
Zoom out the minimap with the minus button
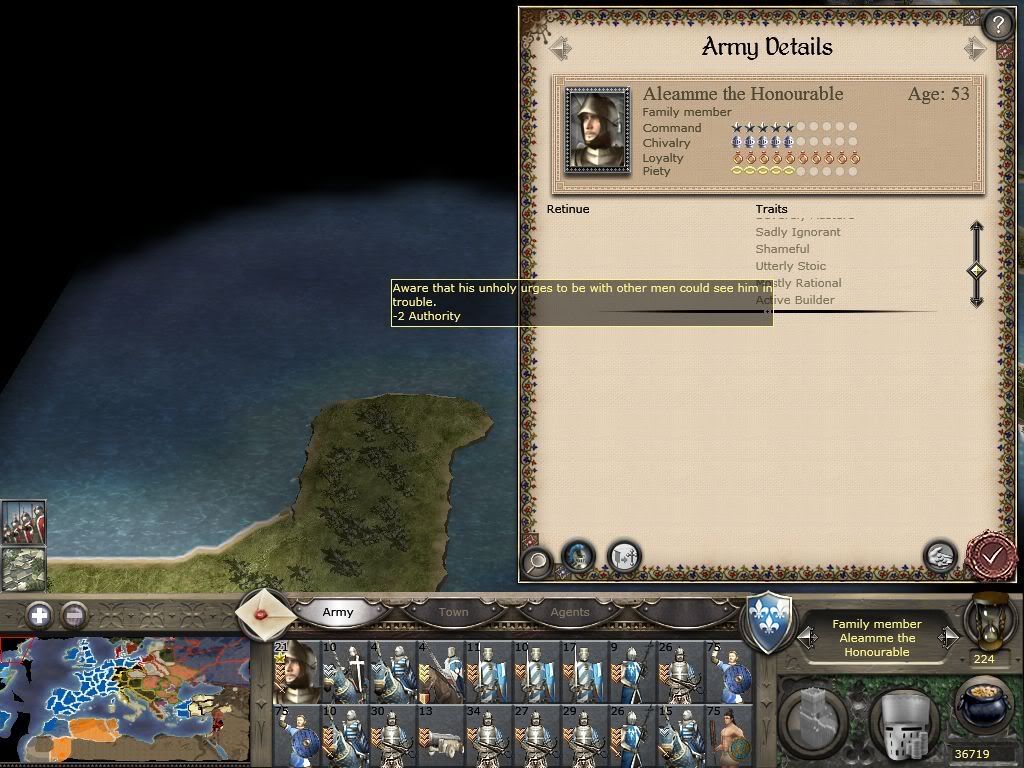coord(73,615)
